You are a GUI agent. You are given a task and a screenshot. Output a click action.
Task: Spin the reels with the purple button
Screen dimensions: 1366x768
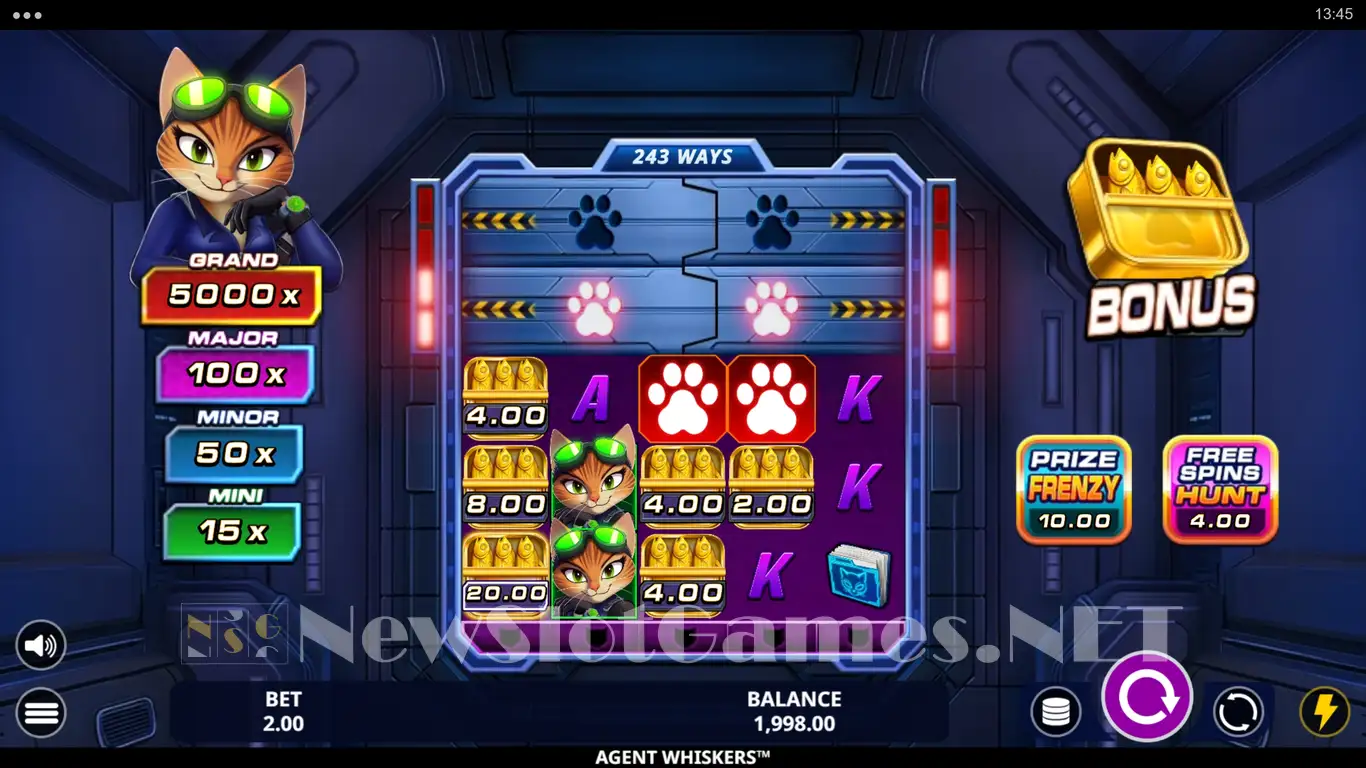[x=1147, y=697]
